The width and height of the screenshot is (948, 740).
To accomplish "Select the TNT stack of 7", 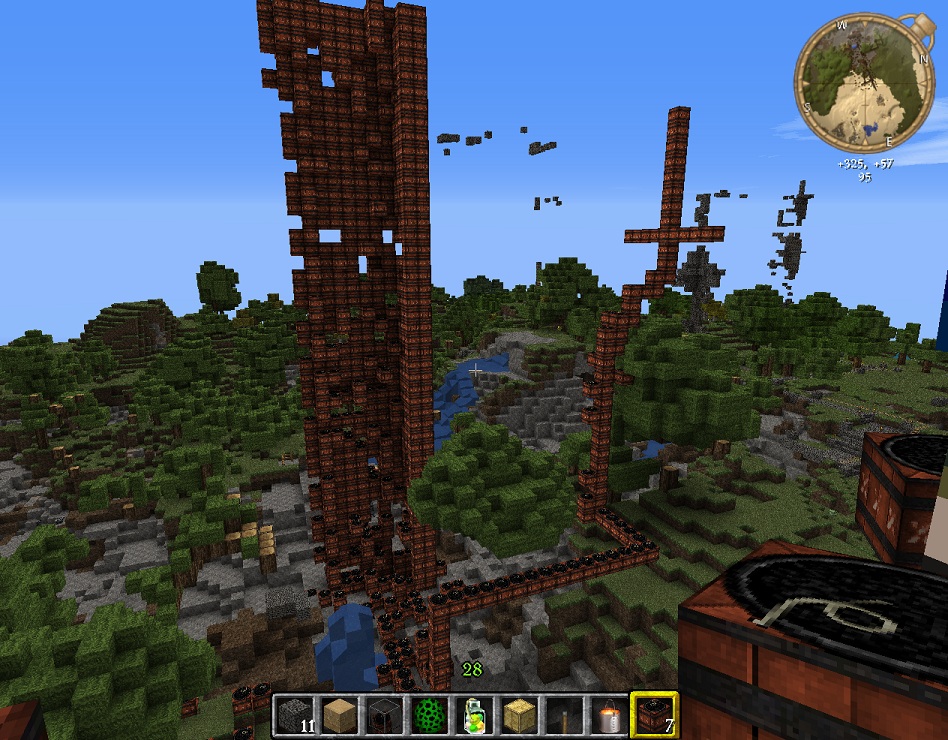I will tap(654, 715).
